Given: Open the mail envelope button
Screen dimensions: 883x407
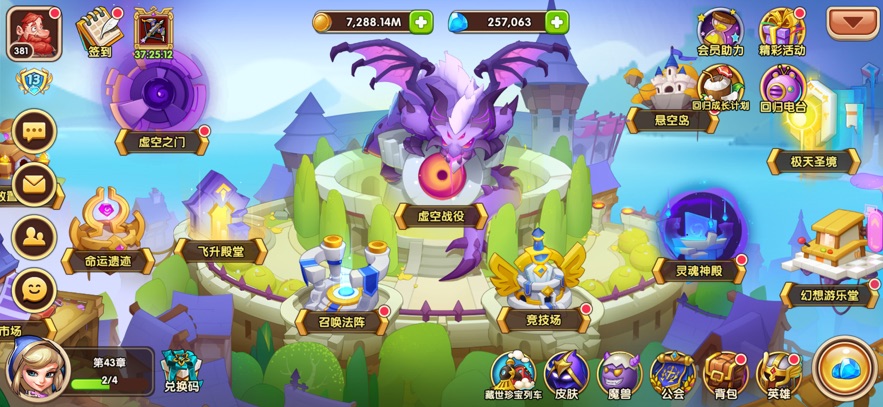Looking at the screenshot, I should (34, 184).
